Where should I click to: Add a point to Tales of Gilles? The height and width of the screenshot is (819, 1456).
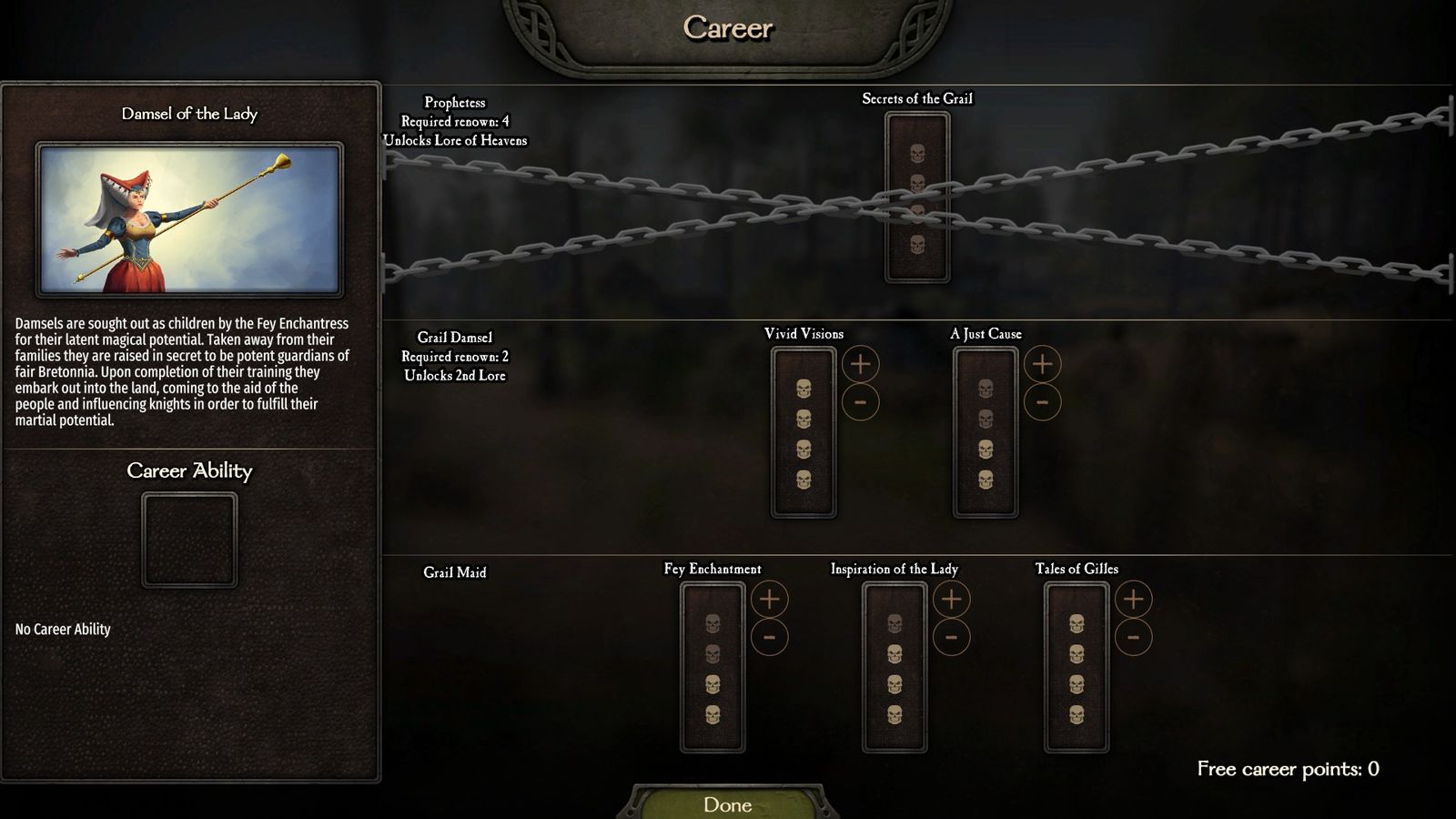click(1133, 599)
